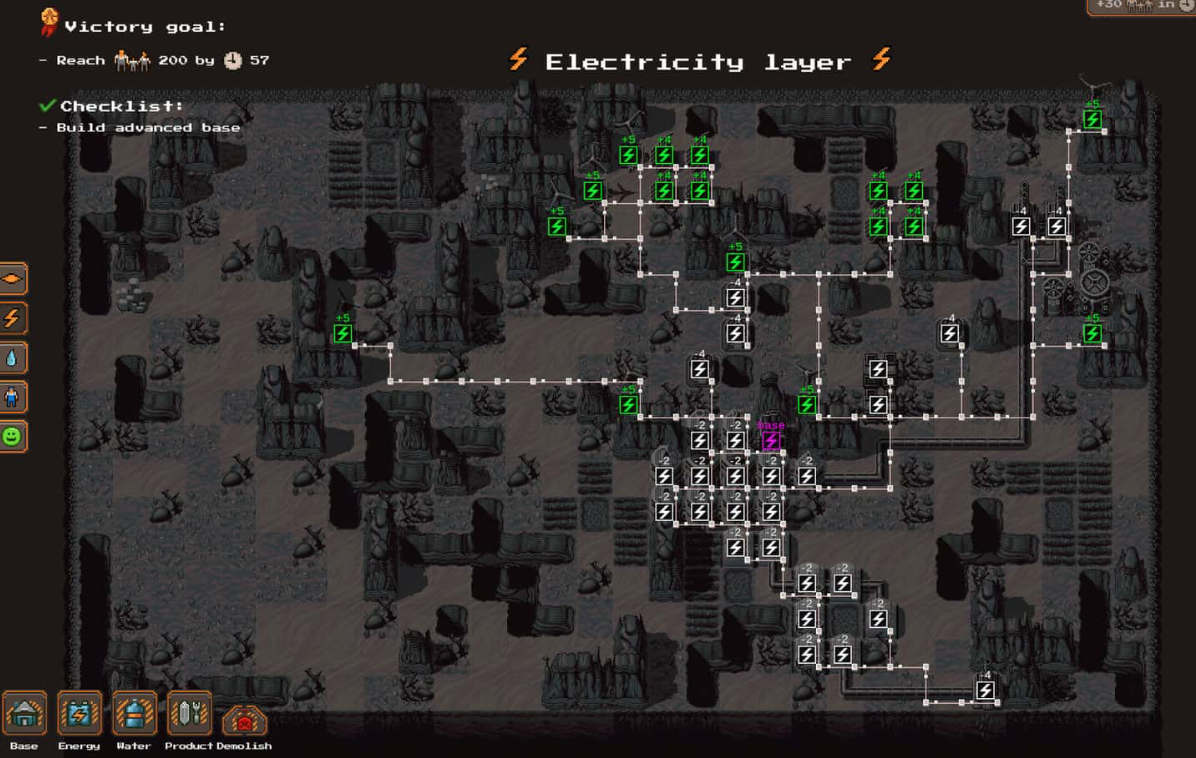Open the Base build menu

(x=24, y=715)
